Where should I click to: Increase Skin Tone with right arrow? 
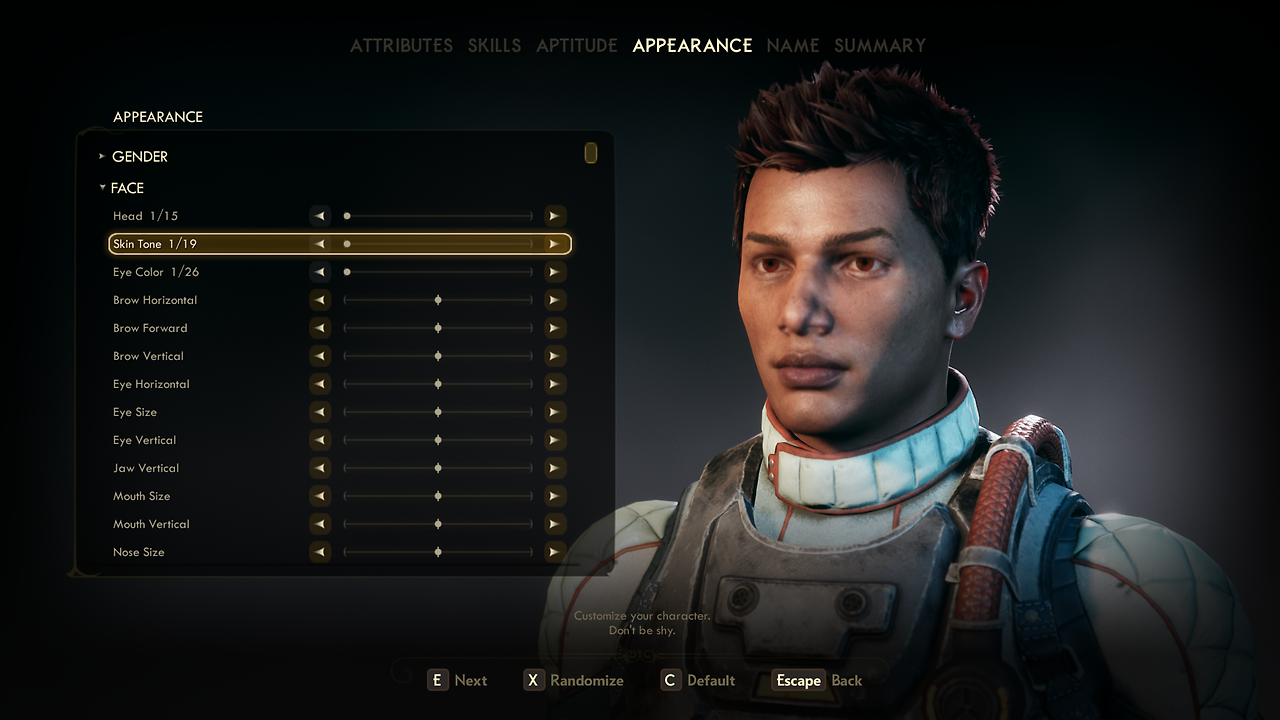click(x=554, y=244)
